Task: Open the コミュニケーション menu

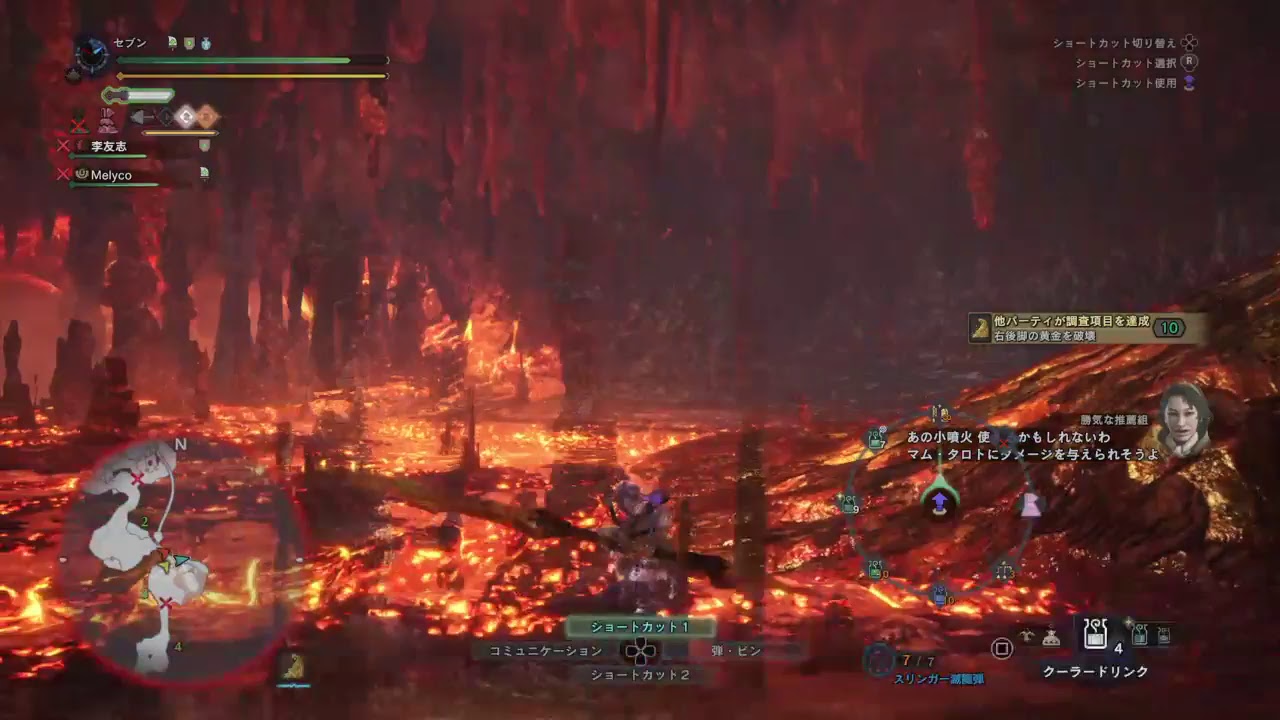Action: pos(545,649)
